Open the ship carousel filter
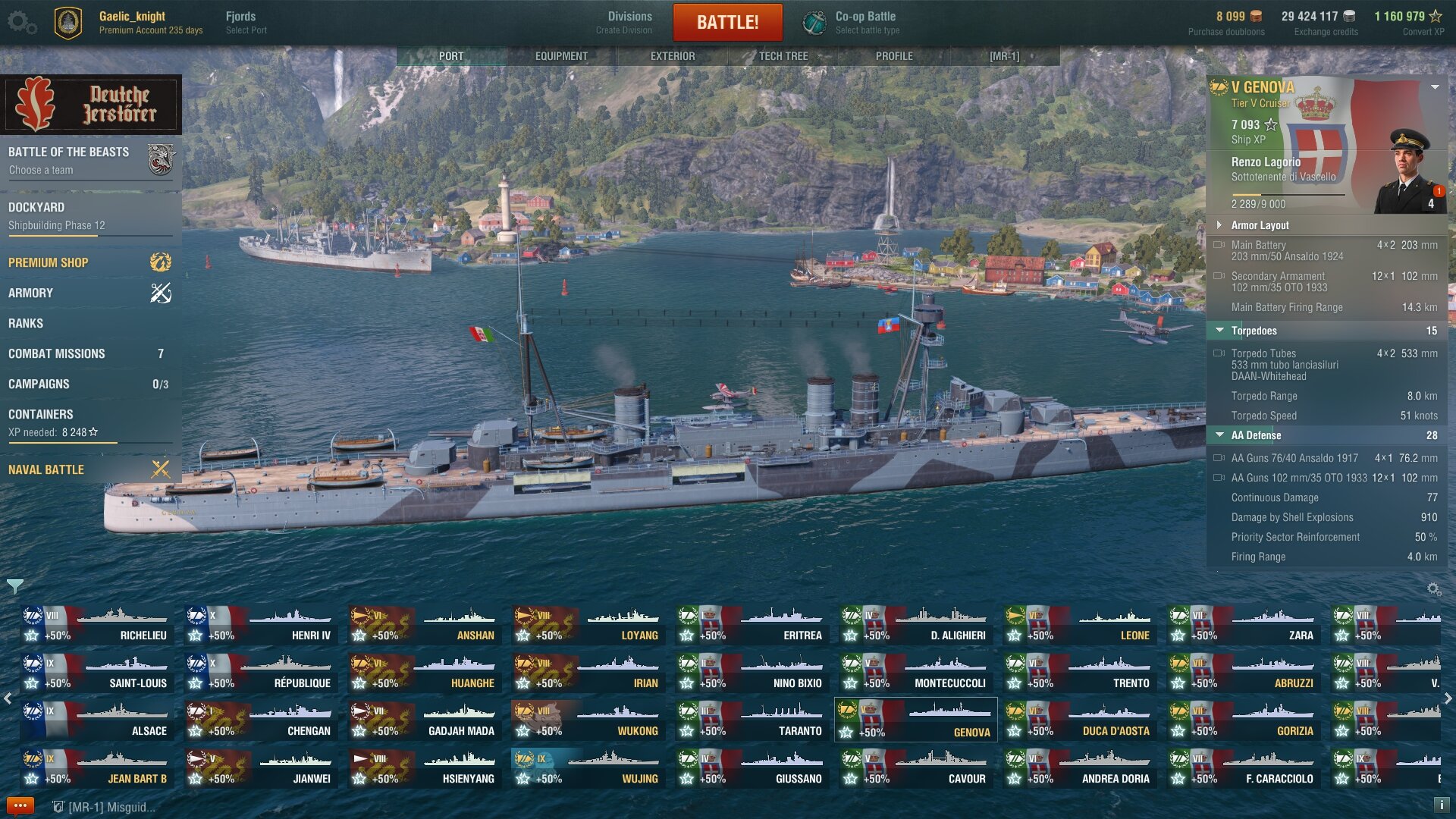The image size is (1456, 819). pyautogui.click(x=14, y=586)
